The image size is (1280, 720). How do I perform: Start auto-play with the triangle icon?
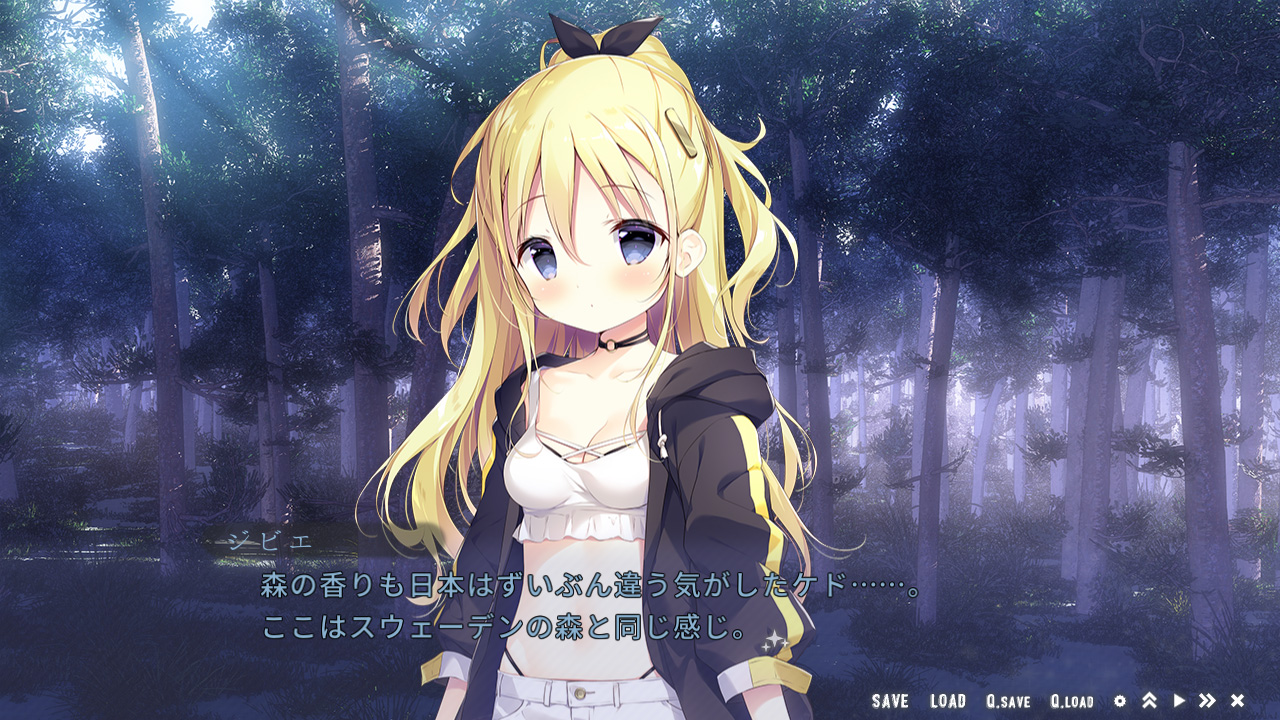1179,701
